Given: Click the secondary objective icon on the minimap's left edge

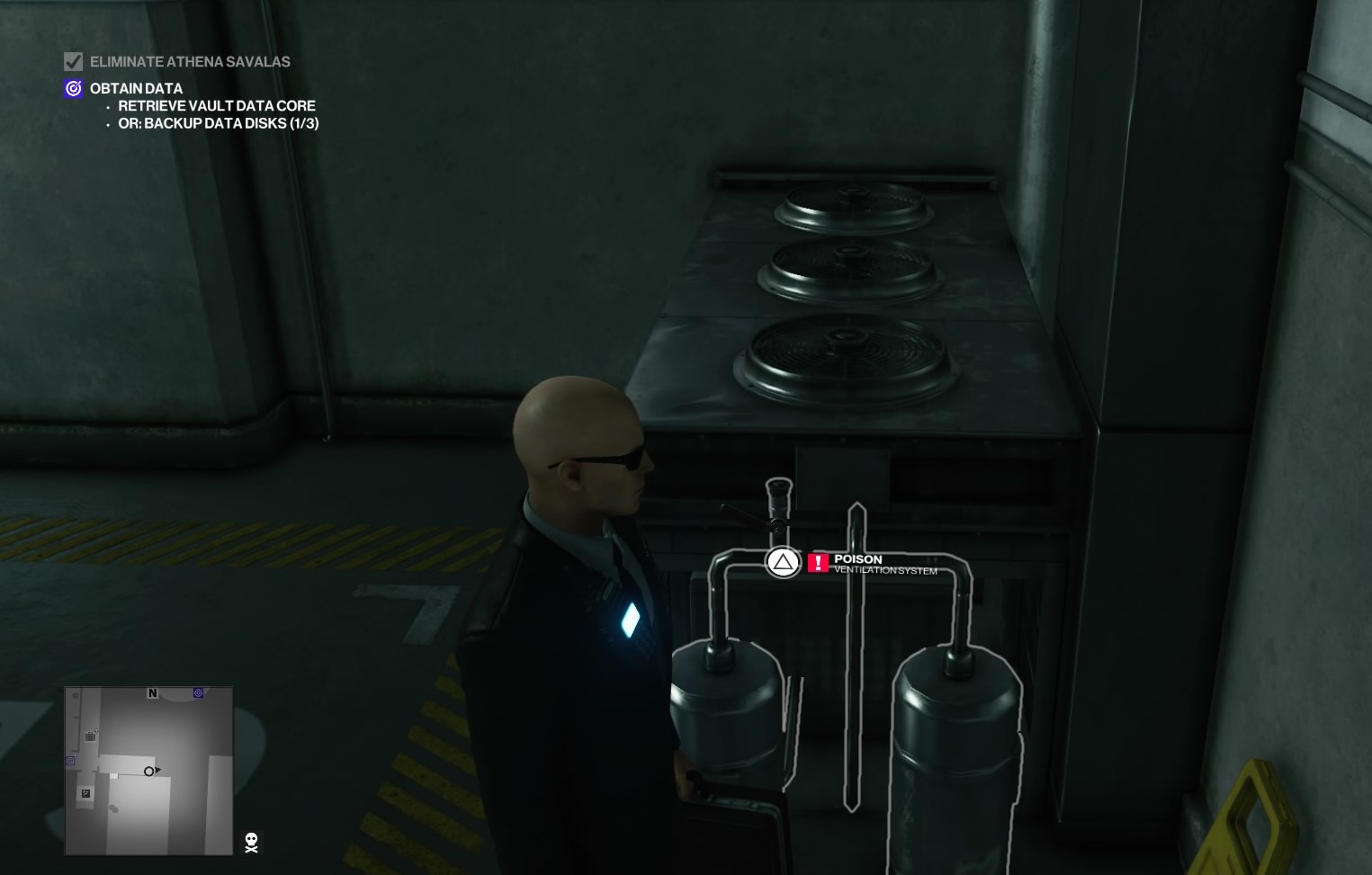Looking at the screenshot, I should click(x=70, y=761).
